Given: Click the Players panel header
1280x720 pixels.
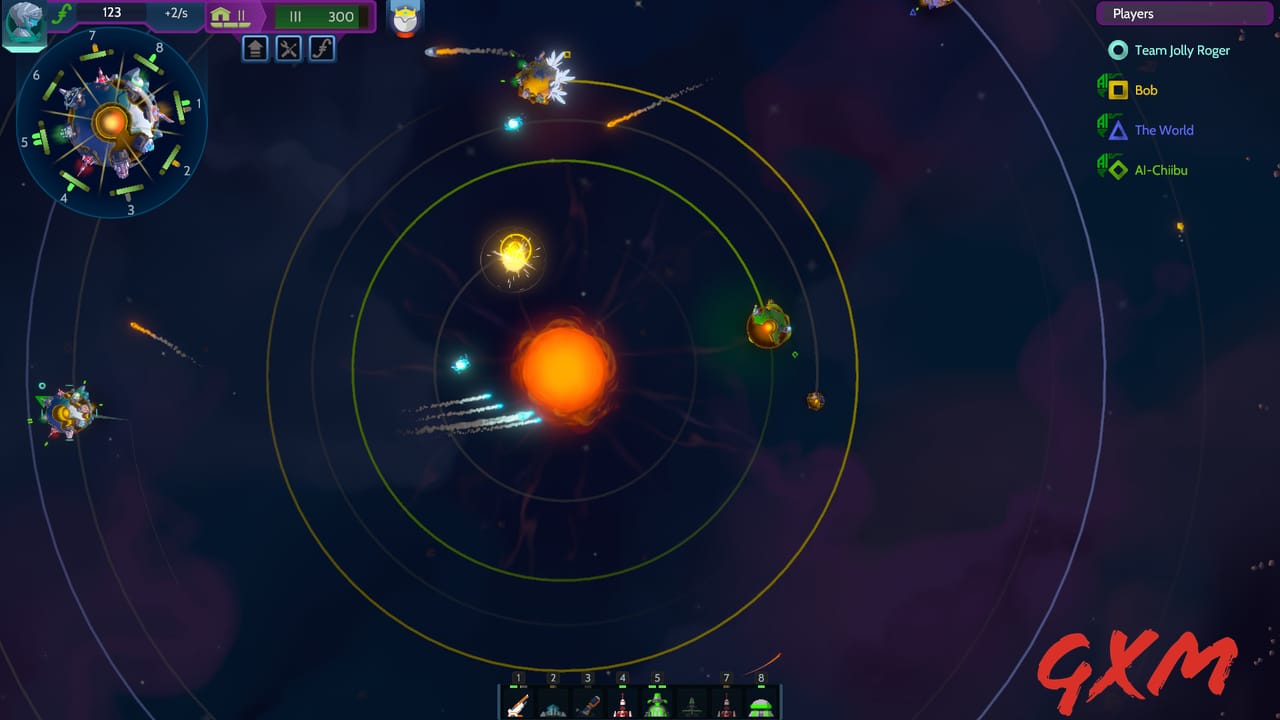Looking at the screenshot, I should point(1184,13).
